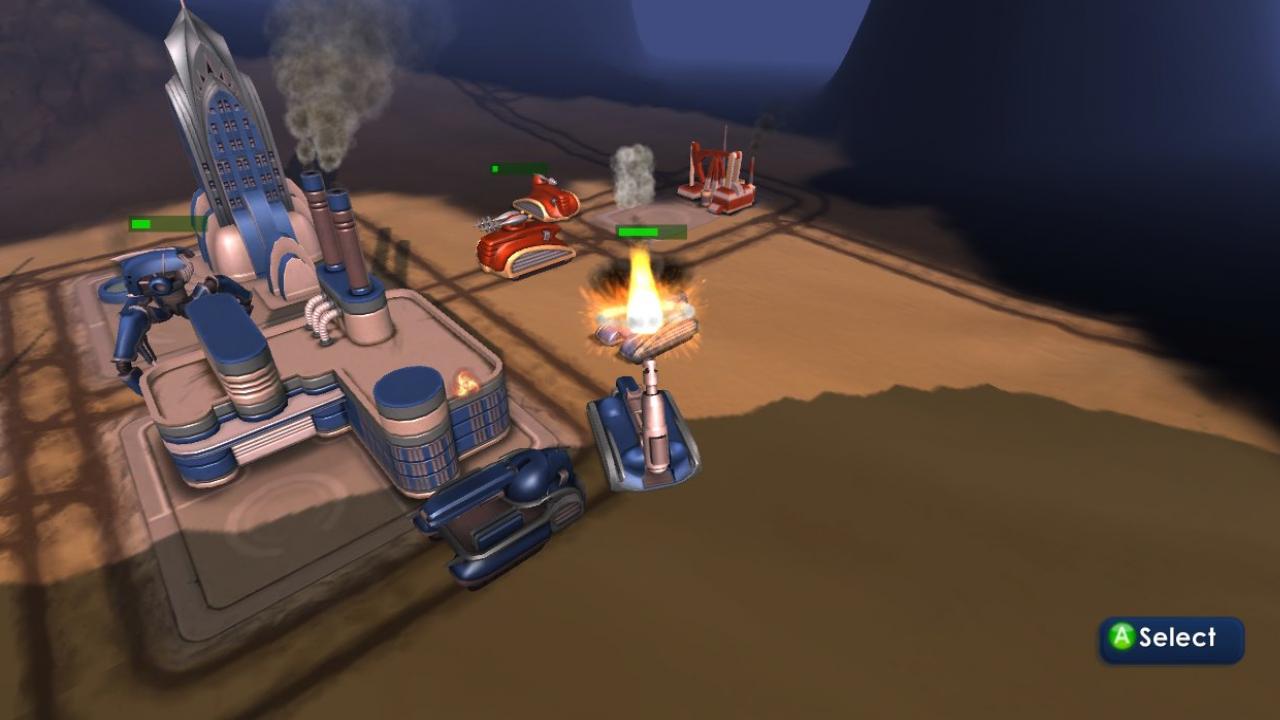Select the blue tank near the factory

[500, 515]
